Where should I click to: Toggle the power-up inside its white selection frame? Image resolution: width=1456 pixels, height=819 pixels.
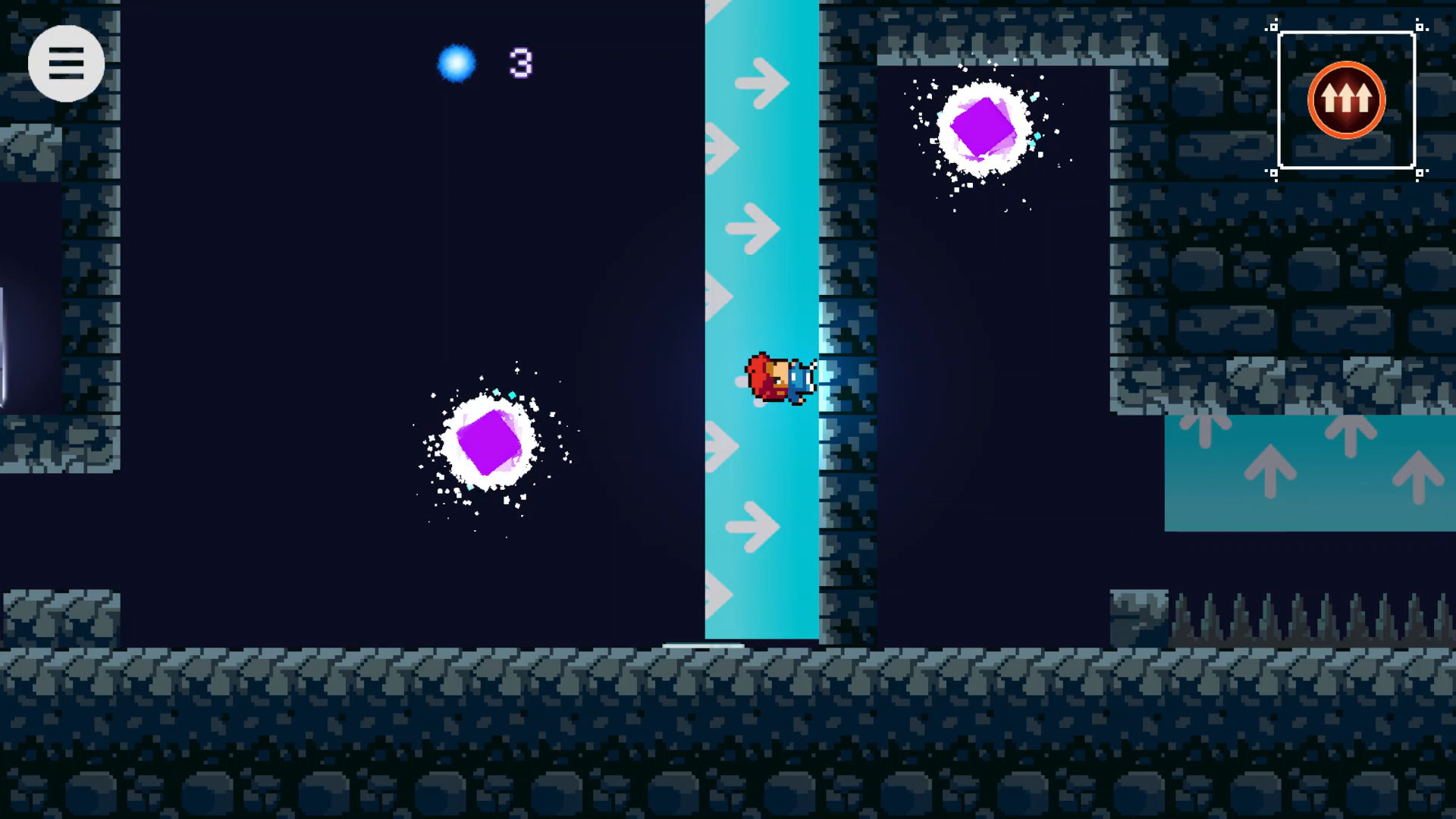click(1345, 99)
